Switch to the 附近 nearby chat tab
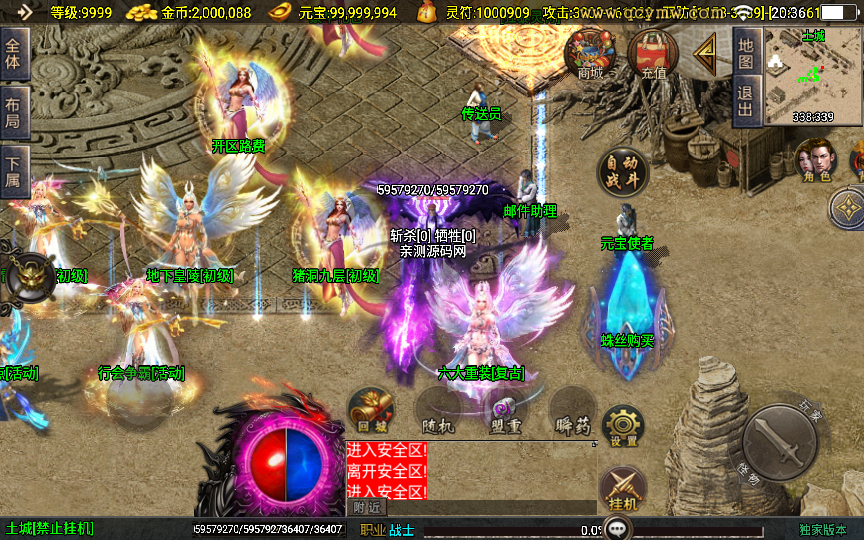The height and width of the screenshot is (540, 864). coord(366,507)
